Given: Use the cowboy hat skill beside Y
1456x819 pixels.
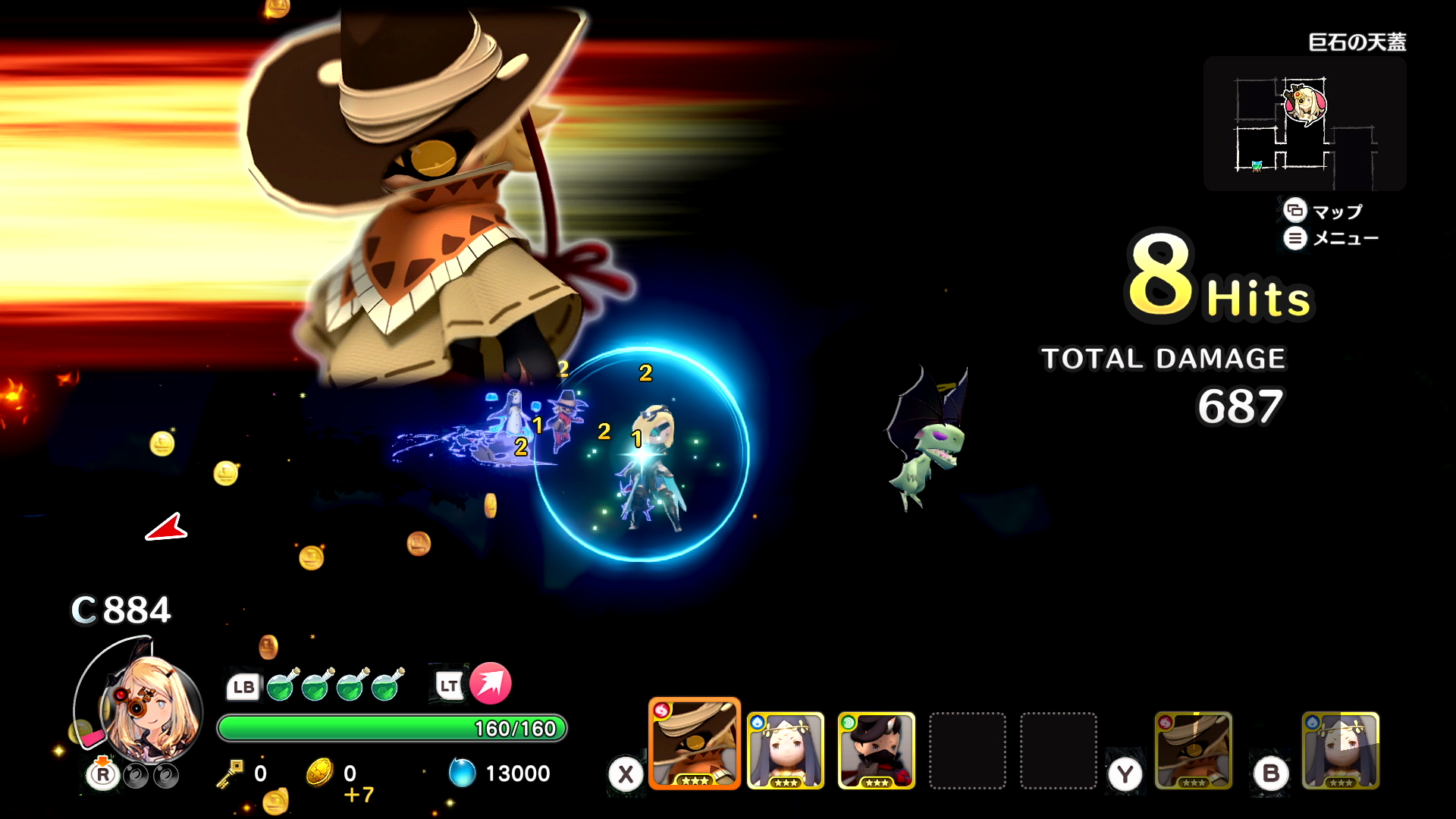Looking at the screenshot, I should coord(1193,751).
